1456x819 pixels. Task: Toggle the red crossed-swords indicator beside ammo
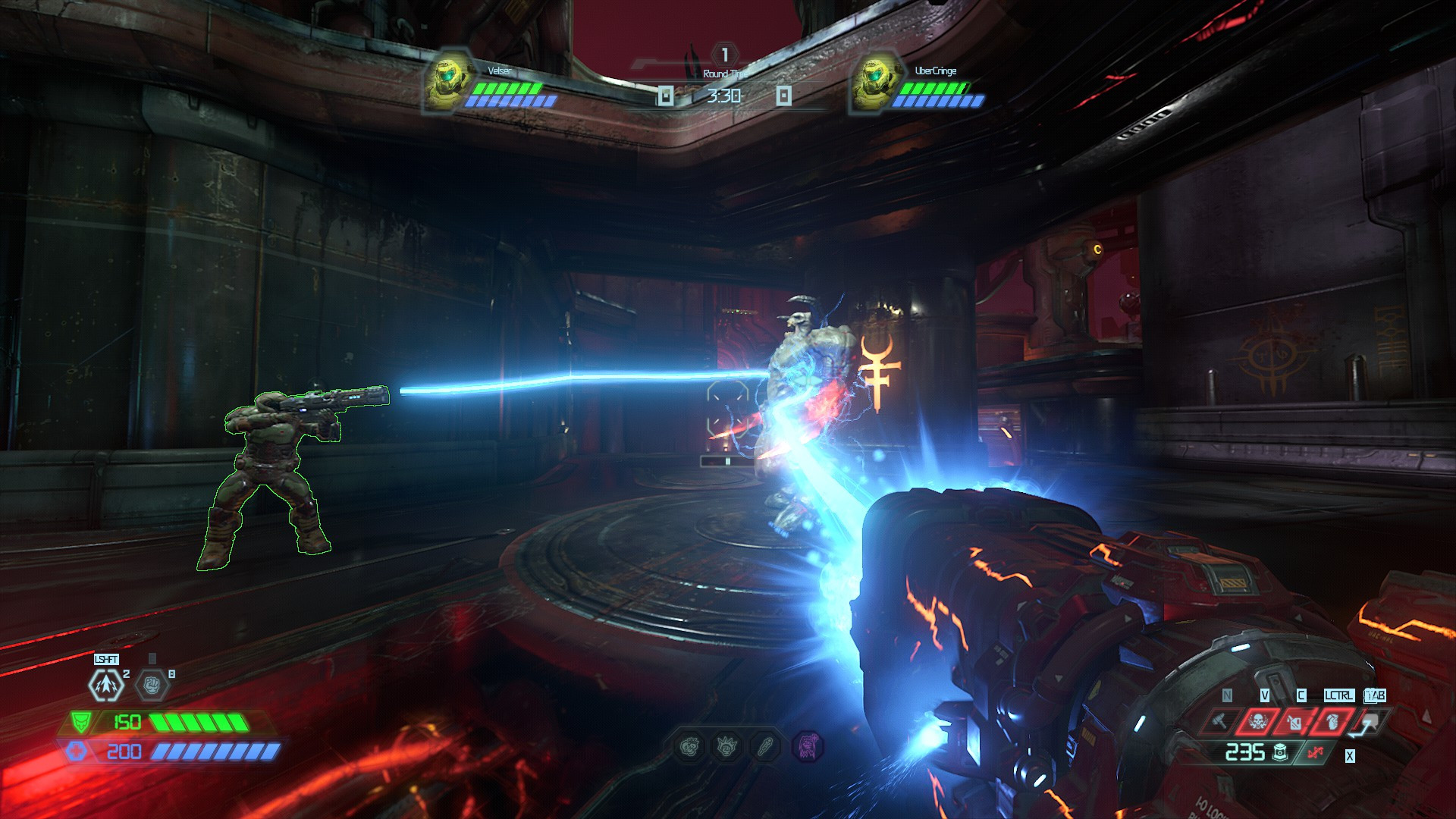[x=1316, y=752]
